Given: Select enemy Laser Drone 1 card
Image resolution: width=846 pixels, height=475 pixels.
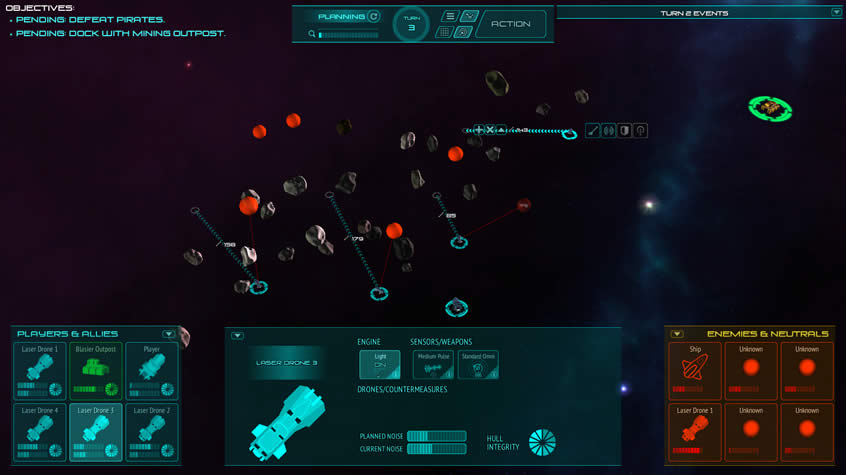Looking at the screenshot, I should coord(695,432).
